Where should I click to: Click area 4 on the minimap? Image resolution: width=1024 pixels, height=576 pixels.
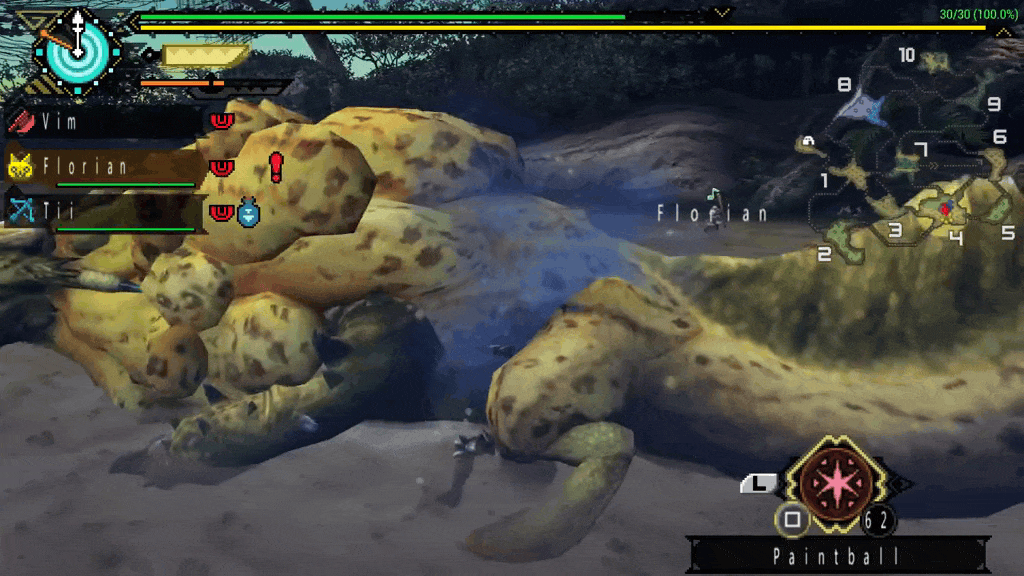point(955,237)
